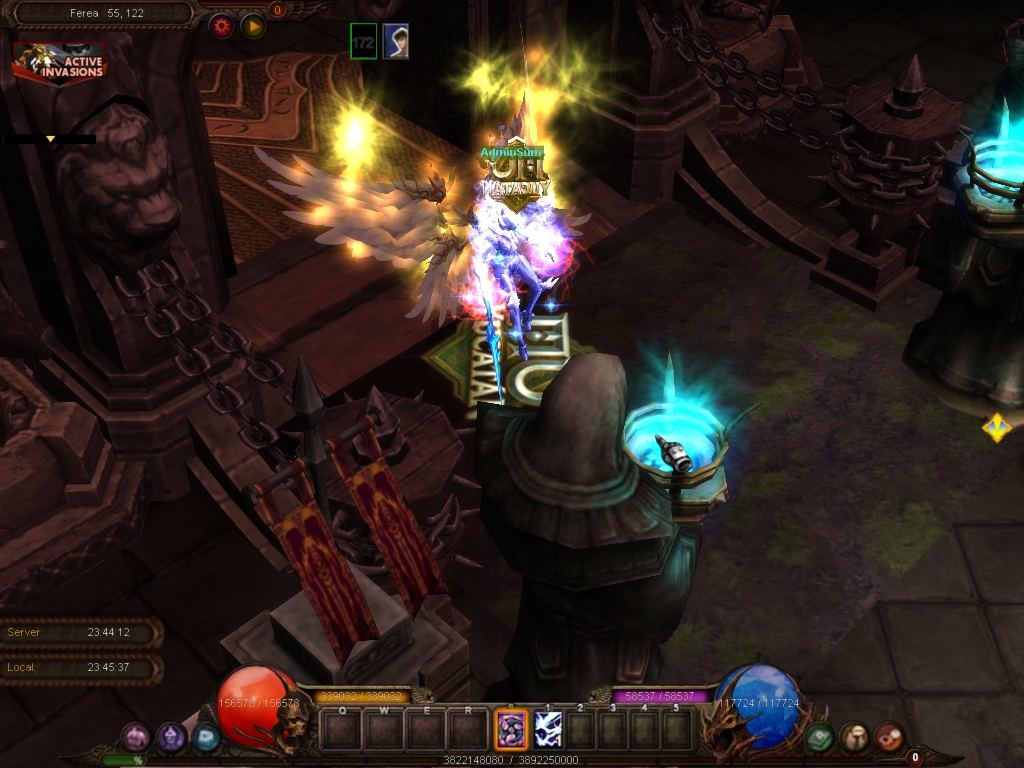Image resolution: width=1024 pixels, height=768 pixels.
Task: Click the purple round menu button
Action: coord(171,738)
